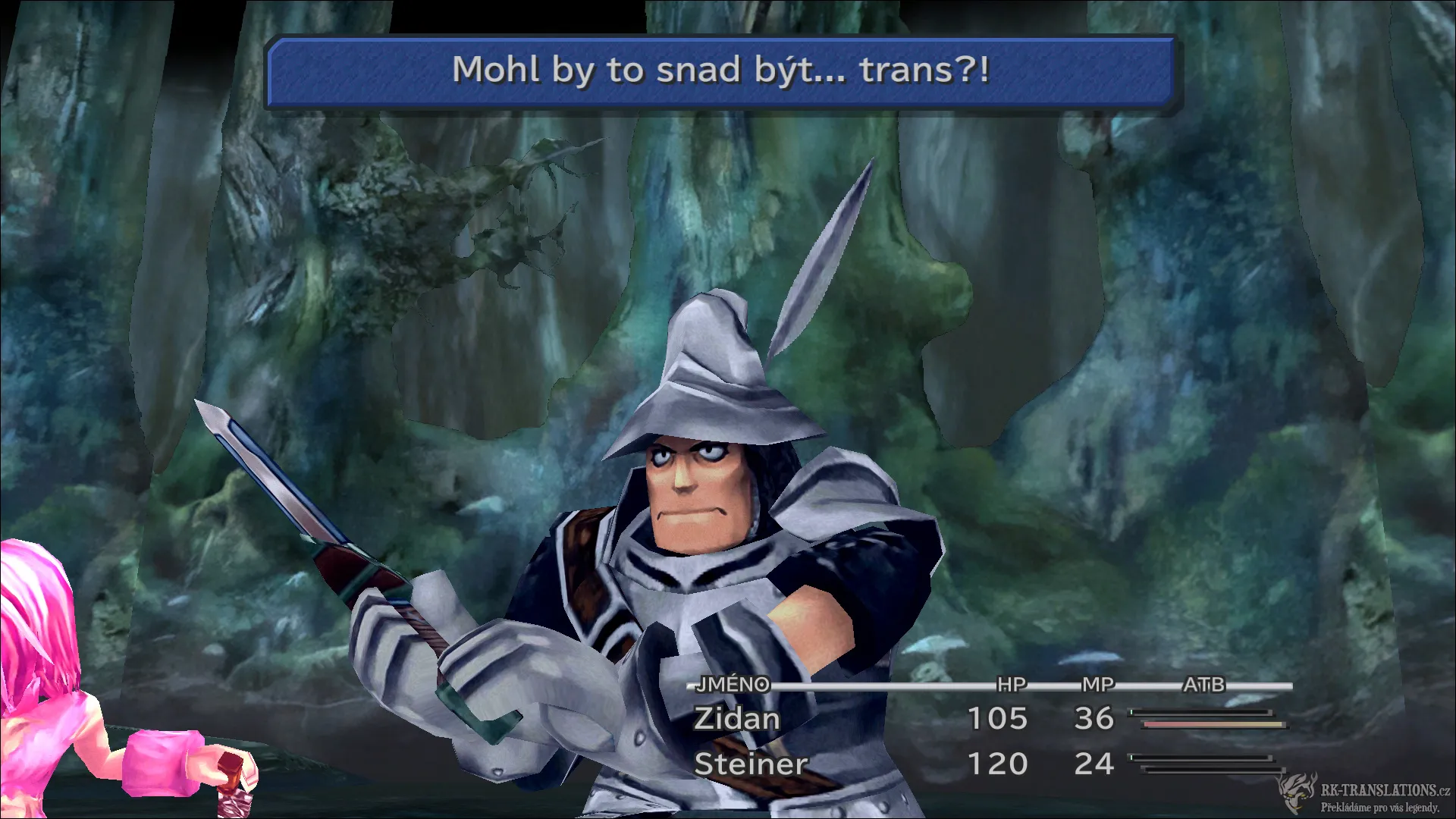Screen dimensions: 1456x819
Task: Click Zidan's HP value 105
Action: (997, 719)
